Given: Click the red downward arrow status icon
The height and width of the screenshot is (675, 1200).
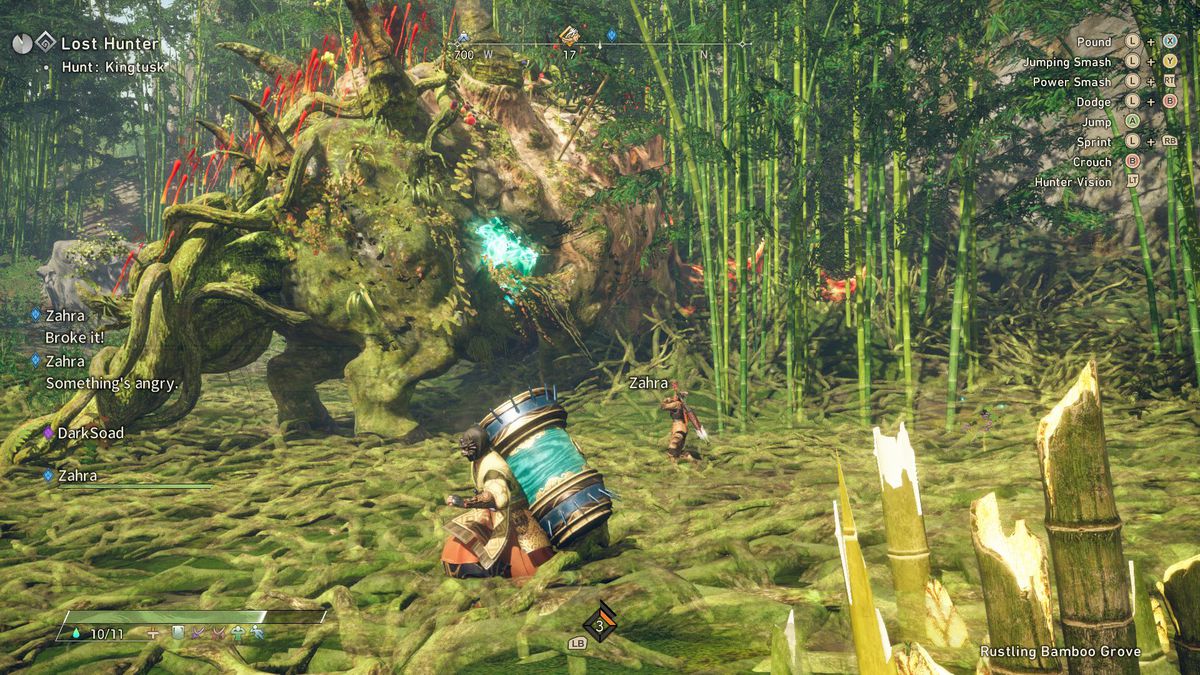Looking at the screenshot, I should tap(217, 633).
